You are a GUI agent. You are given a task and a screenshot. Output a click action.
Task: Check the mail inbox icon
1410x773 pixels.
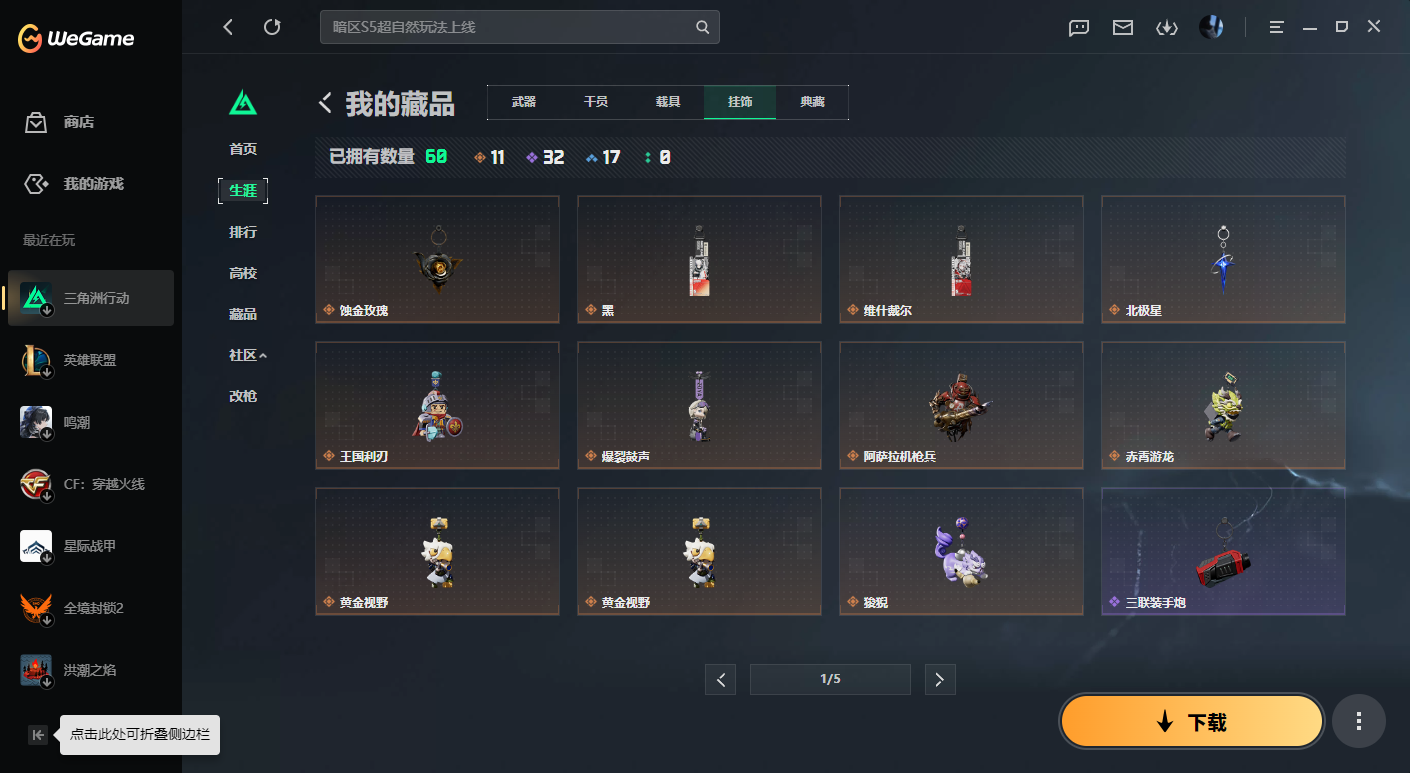click(x=1122, y=27)
